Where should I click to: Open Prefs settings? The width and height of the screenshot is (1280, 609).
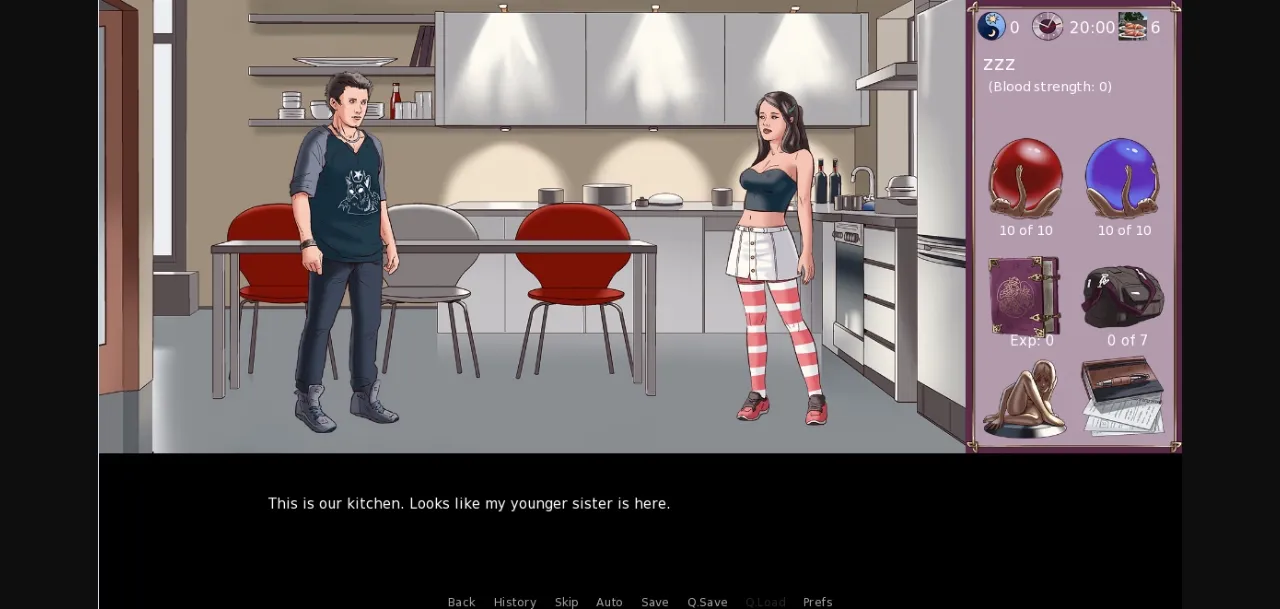(x=817, y=602)
